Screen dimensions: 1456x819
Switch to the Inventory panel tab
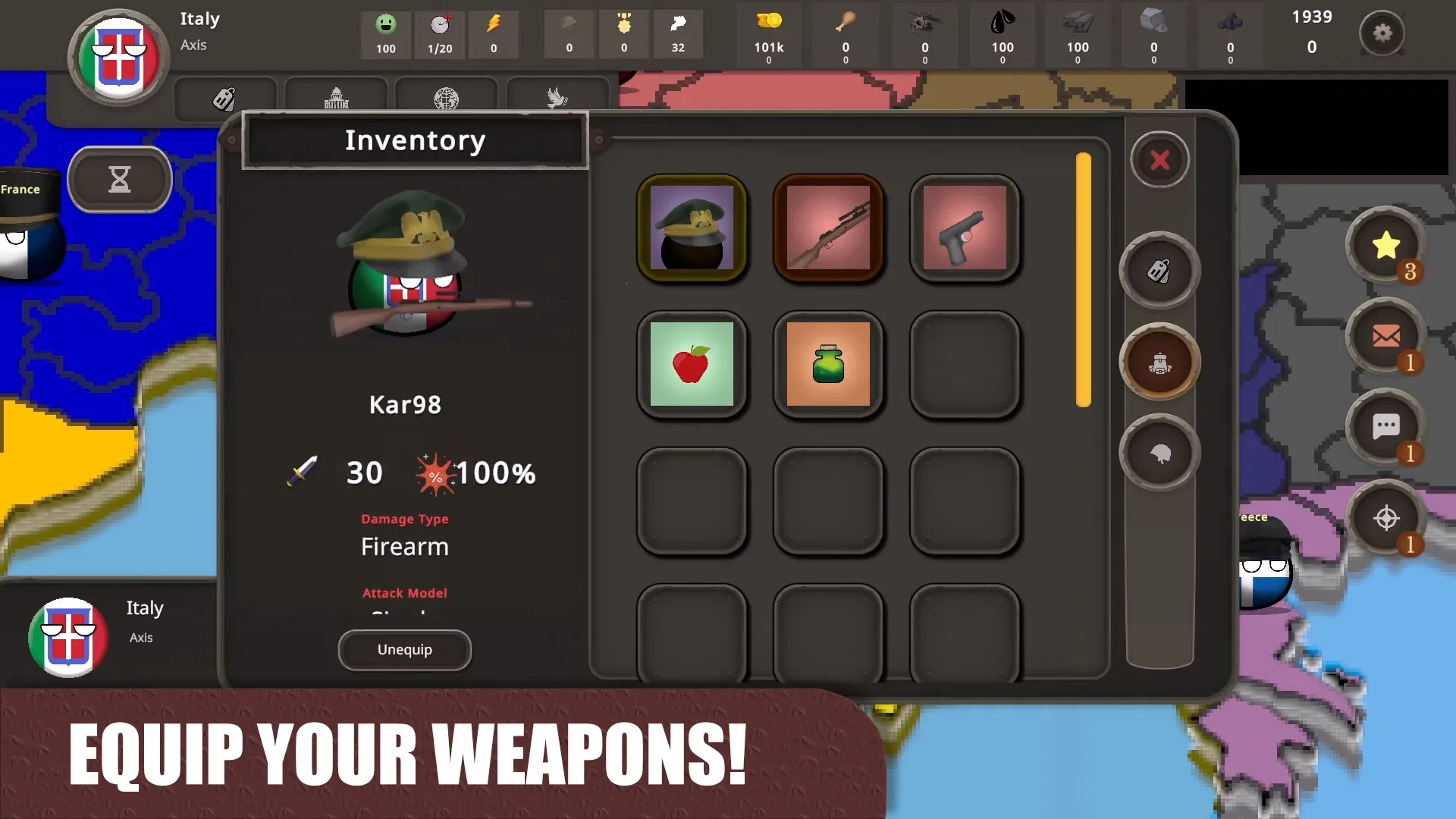(415, 140)
